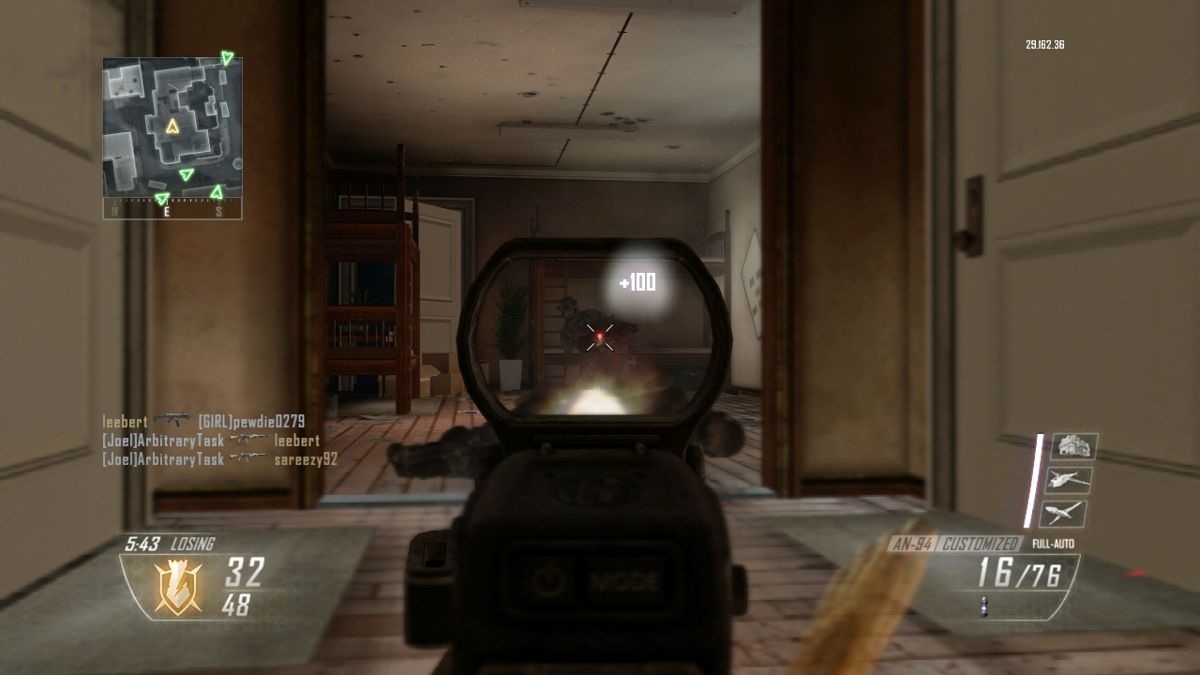The image size is (1200, 675).
Task: Click the kill feed entry with sareezy92
Action: pos(220,459)
